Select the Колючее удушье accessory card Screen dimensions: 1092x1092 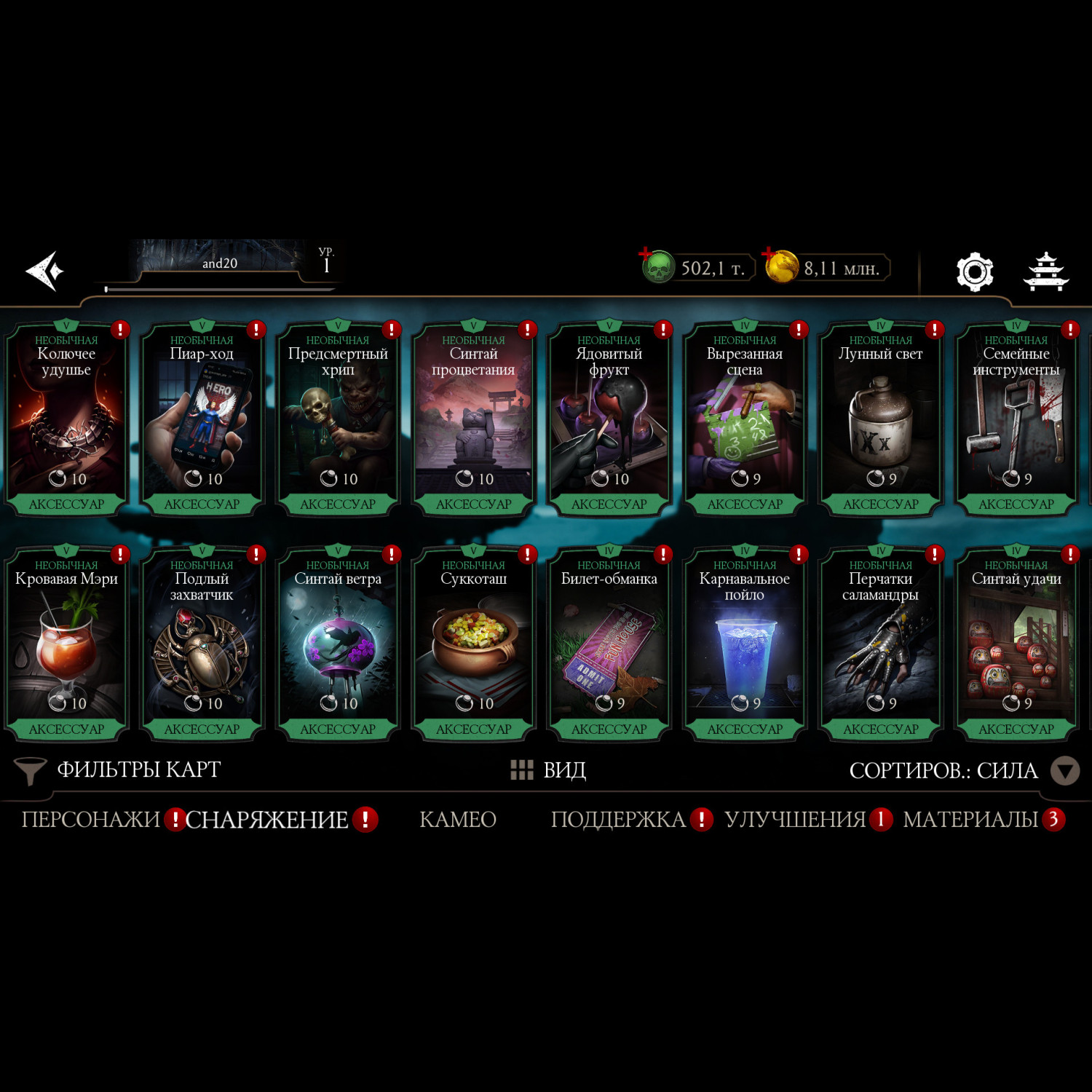(x=66, y=419)
